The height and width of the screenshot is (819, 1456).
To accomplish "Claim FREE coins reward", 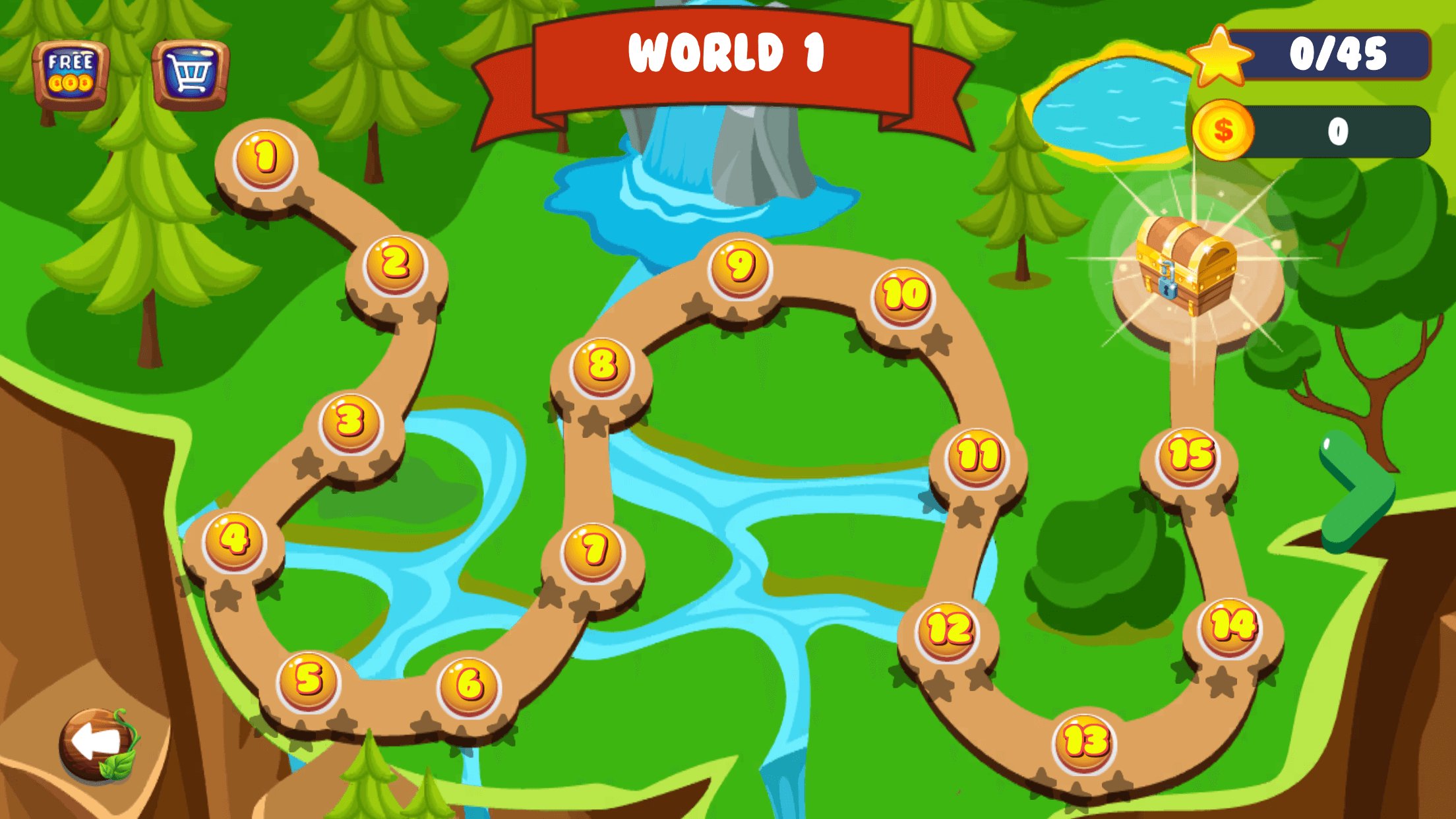I will tap(71, 70).
